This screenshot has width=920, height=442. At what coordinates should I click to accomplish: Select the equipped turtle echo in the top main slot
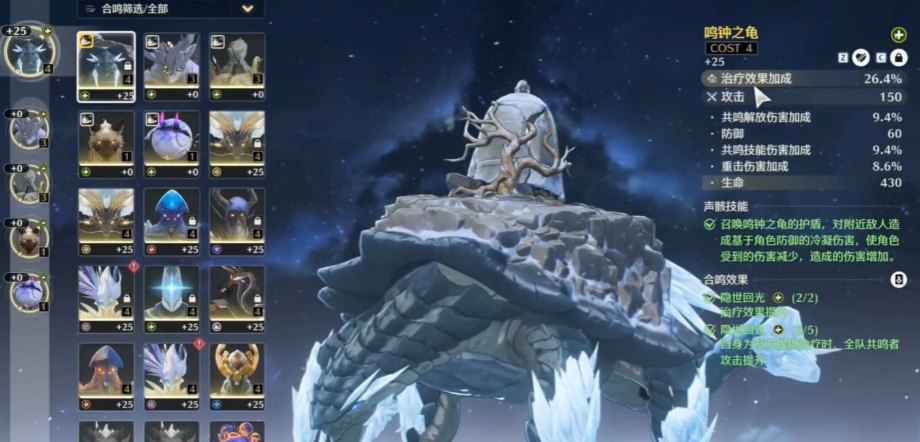[x=27, y=52]
